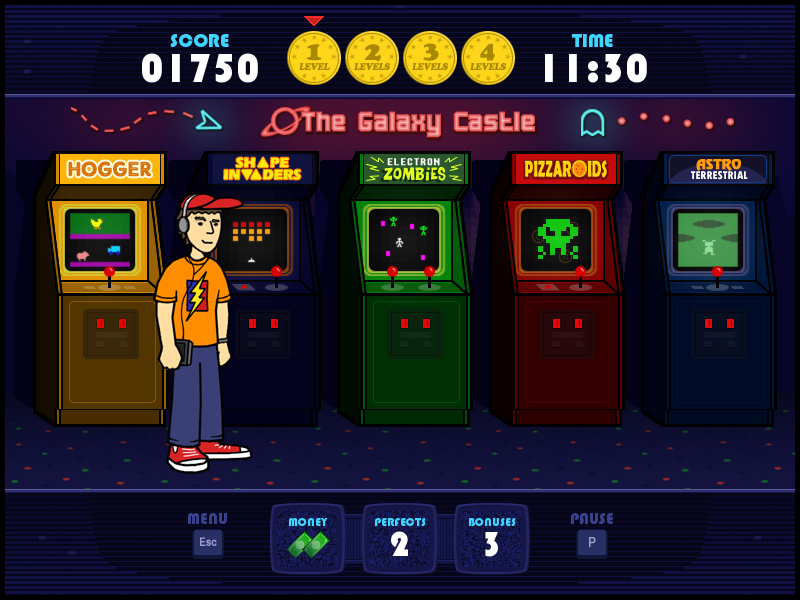Choose the 3 Levels gold coin
Screen dimensions: 800x600
430,58
